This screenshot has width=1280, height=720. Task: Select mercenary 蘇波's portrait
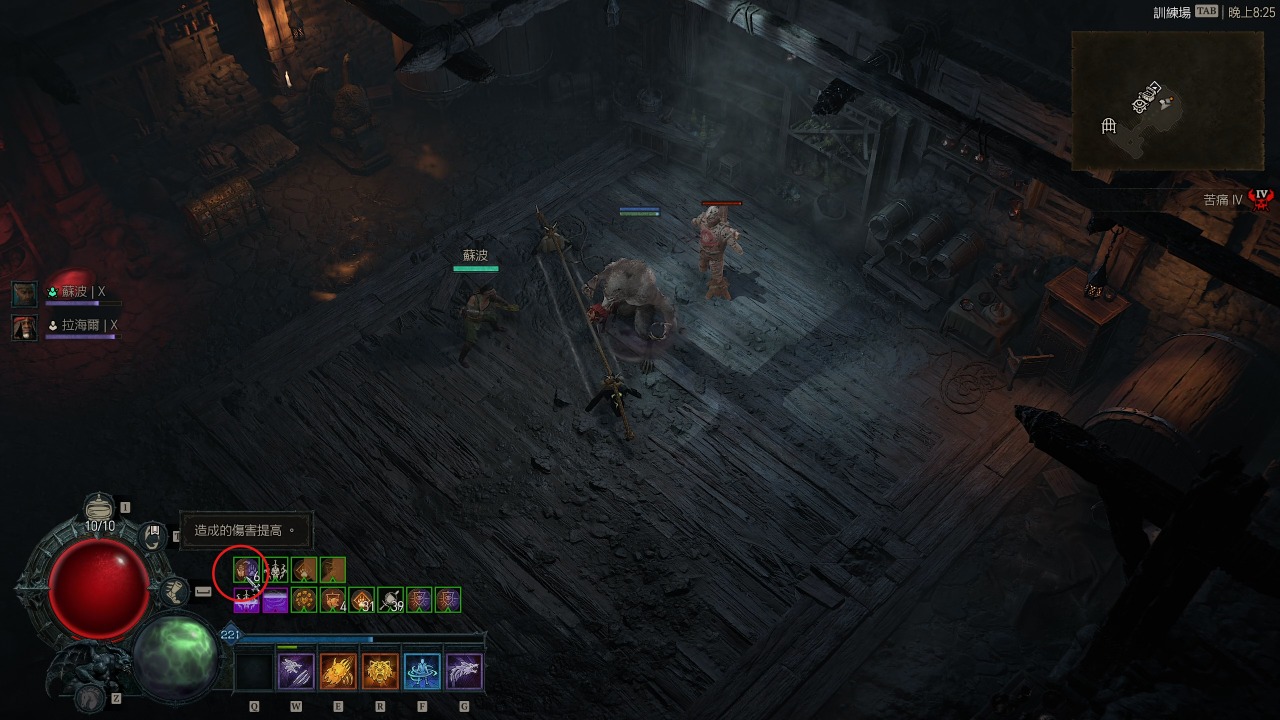click(25, 293)
